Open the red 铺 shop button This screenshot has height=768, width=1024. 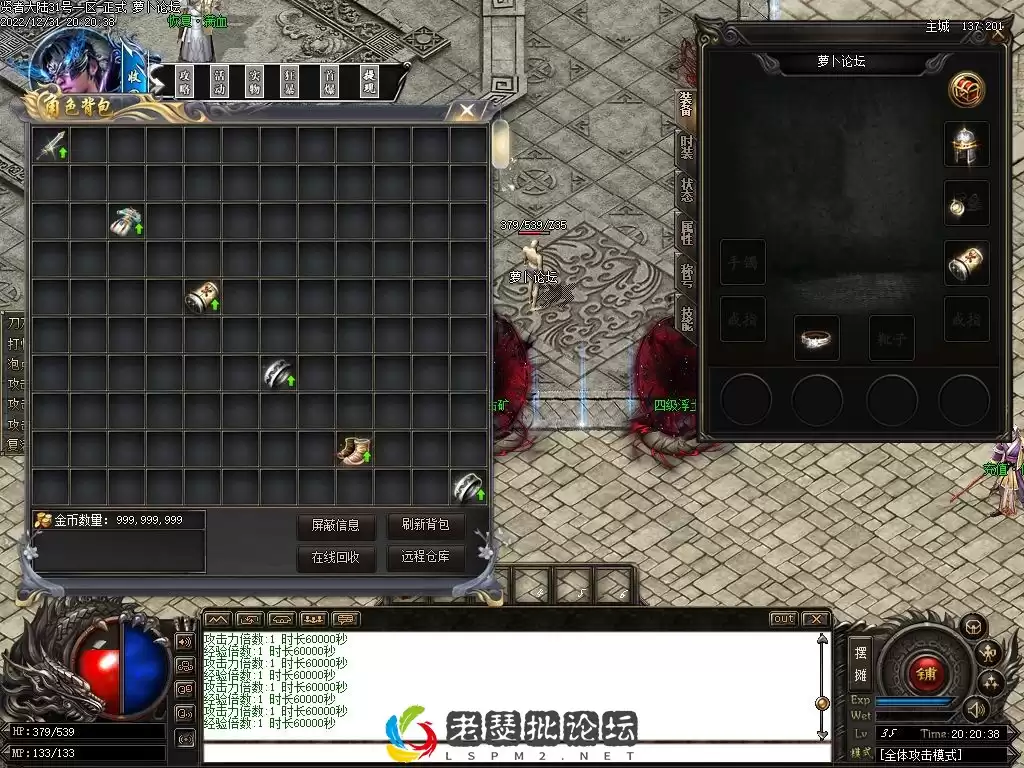926,673
